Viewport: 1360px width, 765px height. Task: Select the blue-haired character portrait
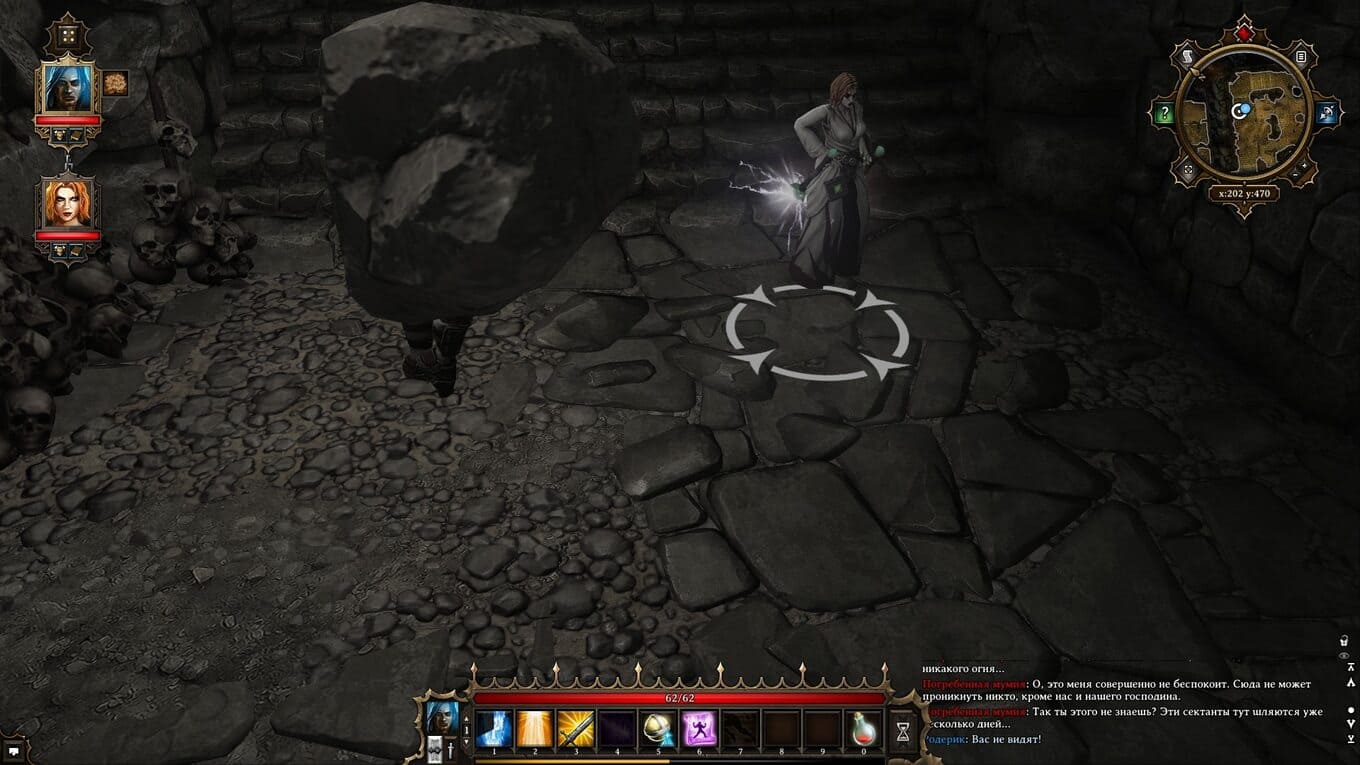point(67,89)
